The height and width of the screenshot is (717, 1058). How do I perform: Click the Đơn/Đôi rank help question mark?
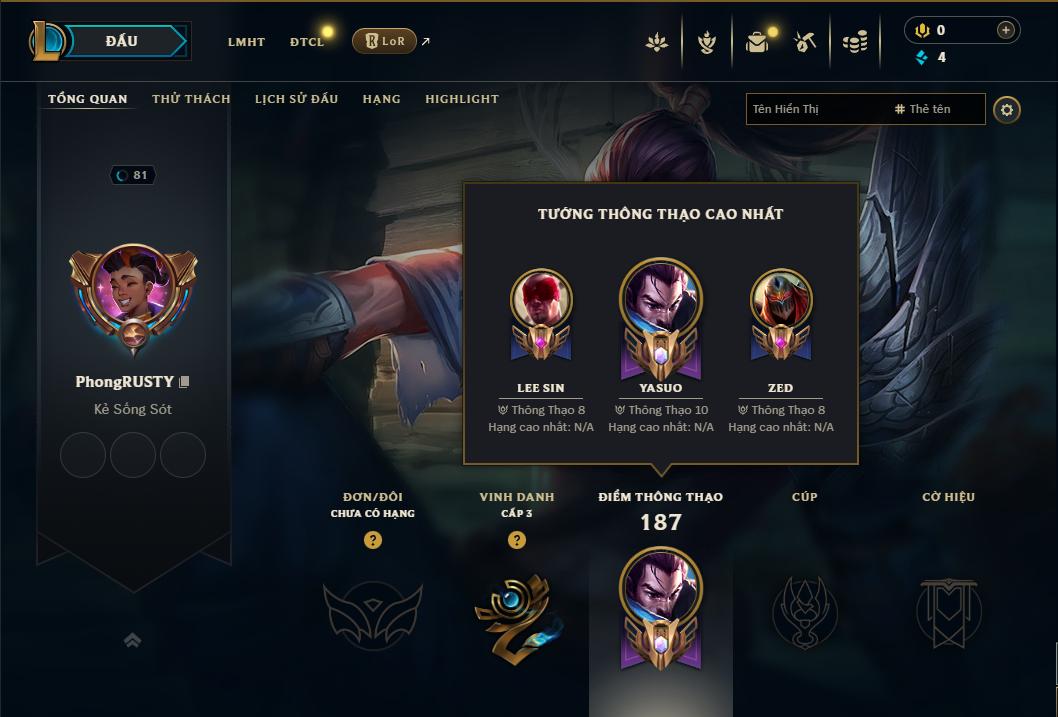tap(373, 540)
